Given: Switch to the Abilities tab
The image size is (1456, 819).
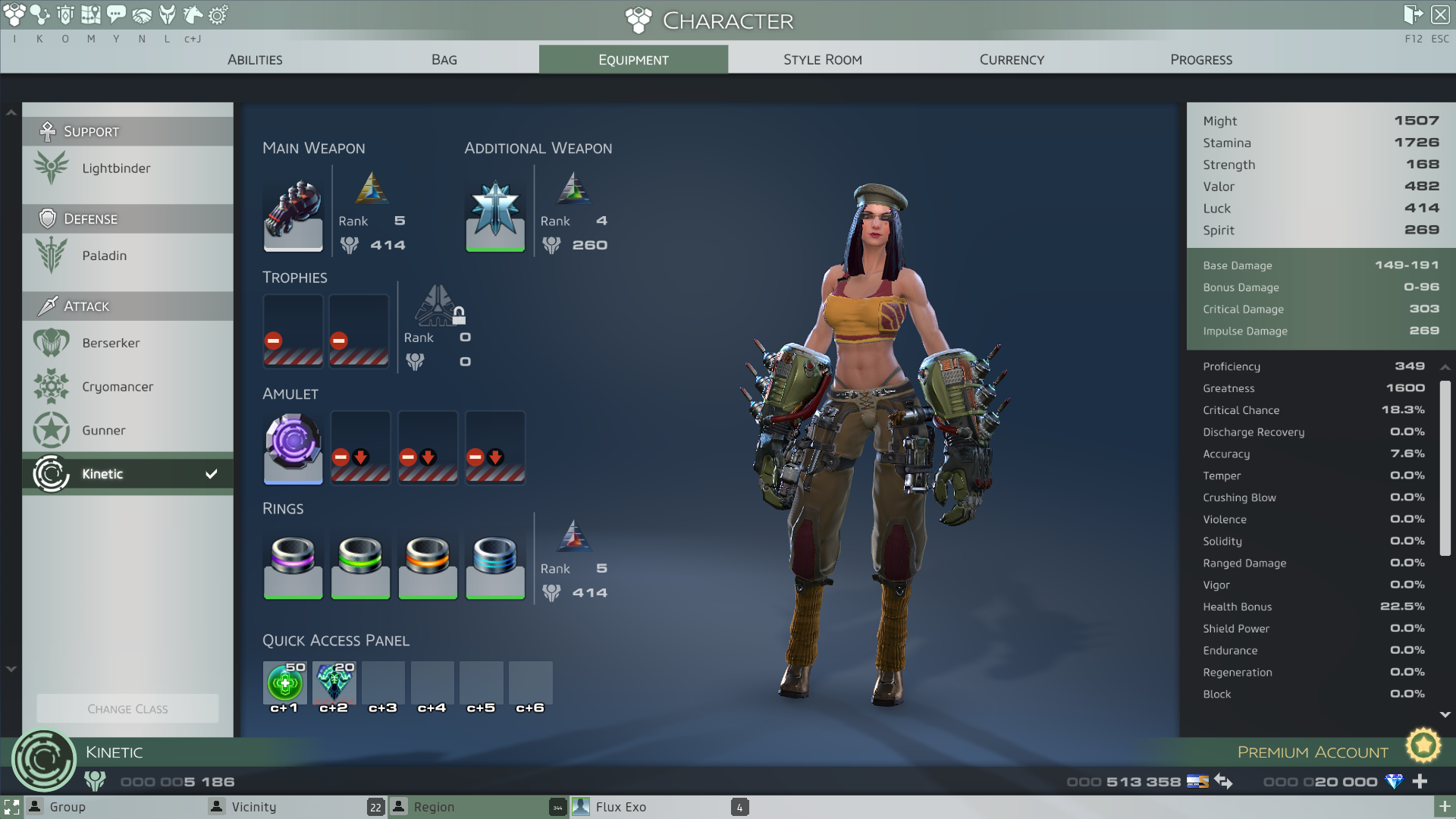Looking at the screenshot, I should click(x=255, y=59).
